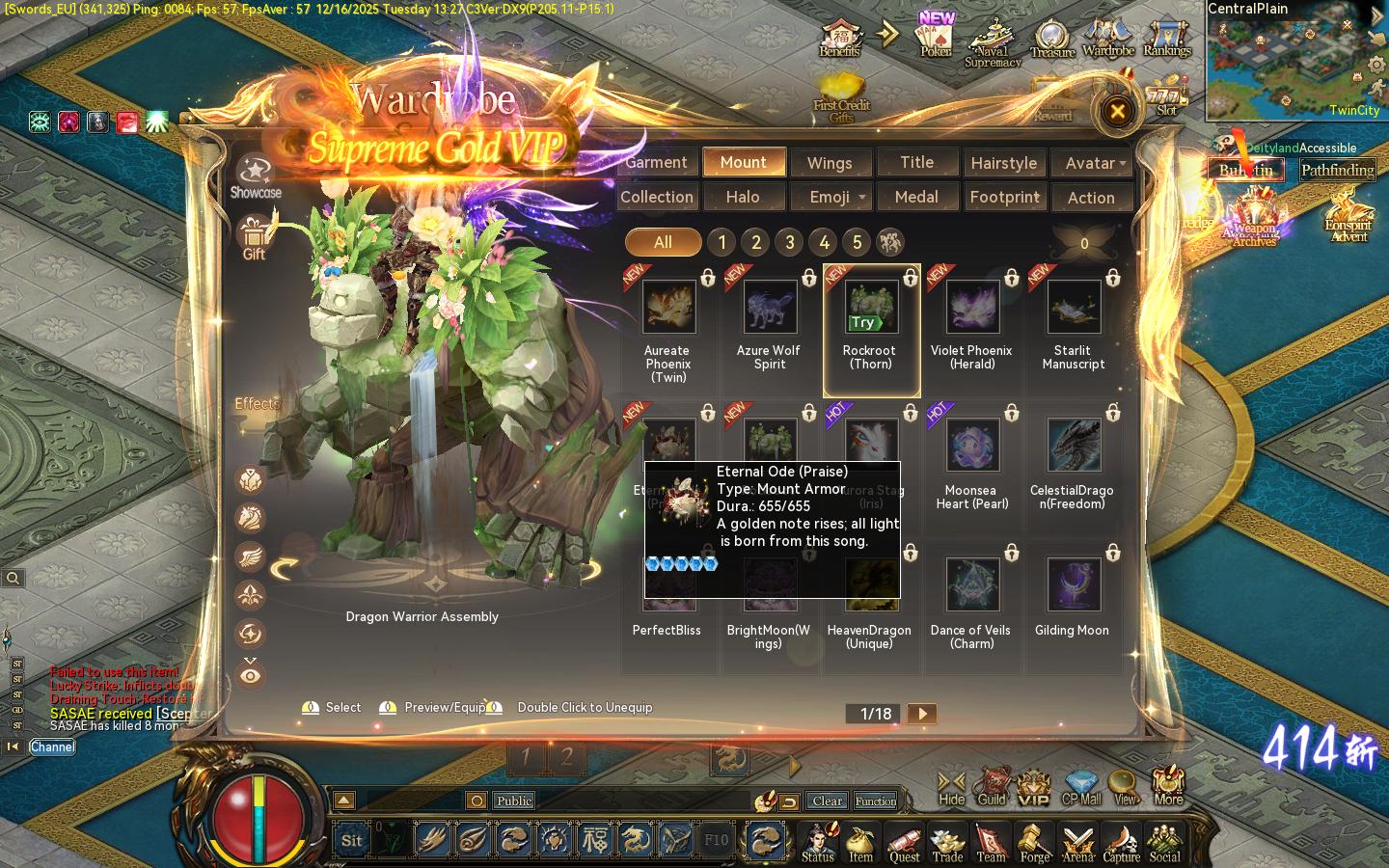Go to the next wardrobe page

pos(922,714)
